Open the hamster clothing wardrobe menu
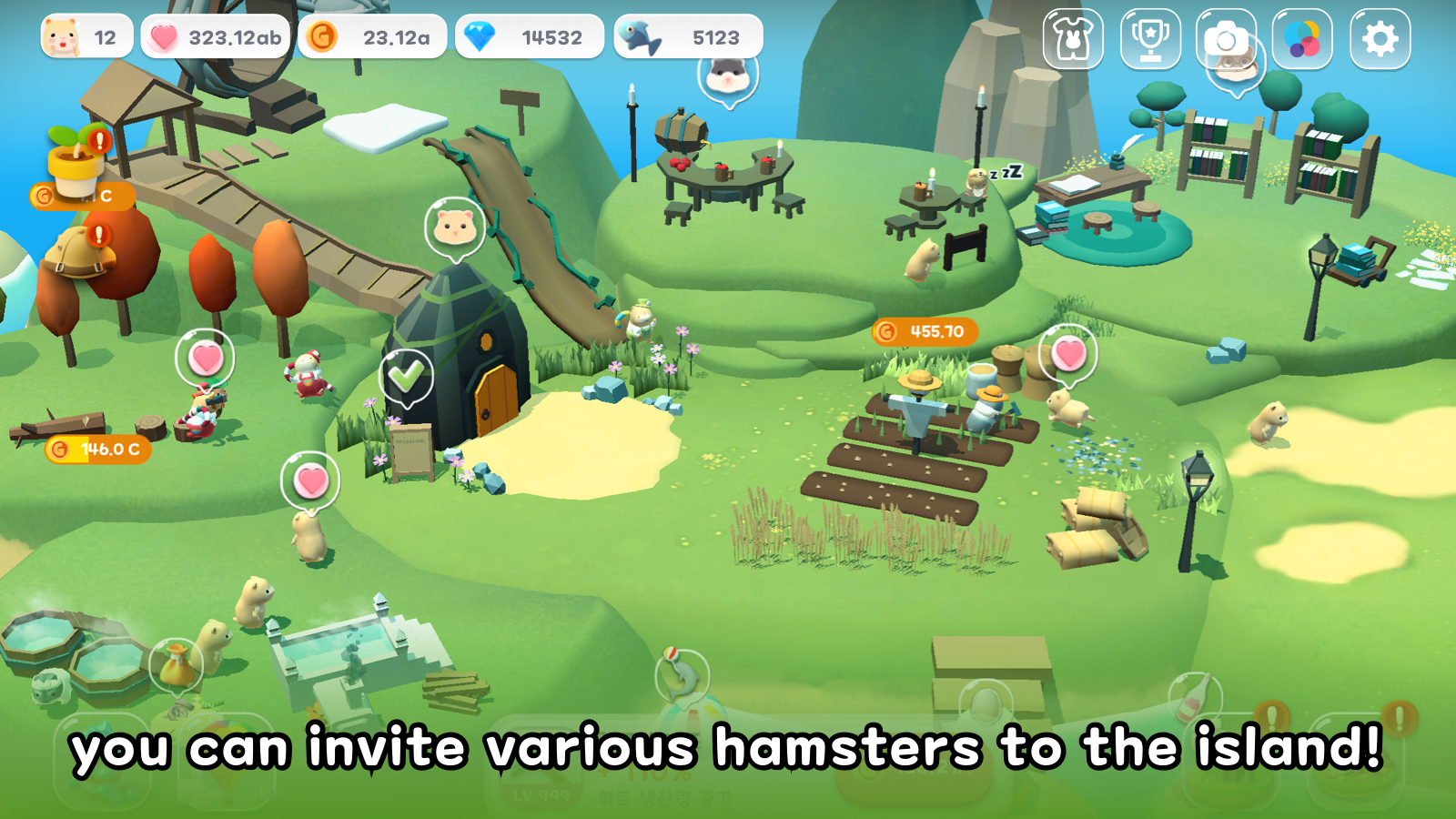Image resolution: width=1456 pixels, height=819 pixels. (1072, 38)
